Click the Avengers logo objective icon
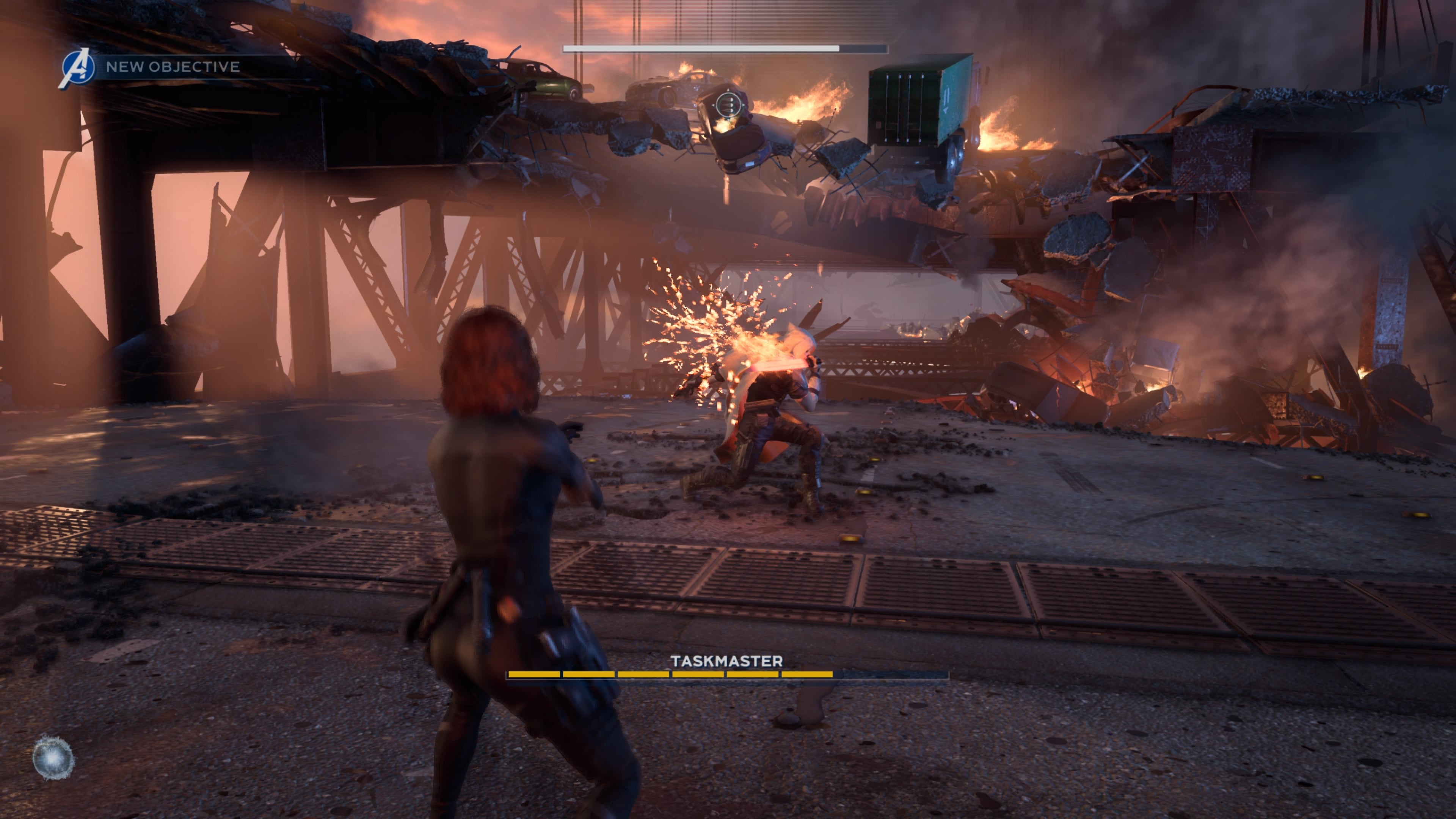 coord(77,68)
